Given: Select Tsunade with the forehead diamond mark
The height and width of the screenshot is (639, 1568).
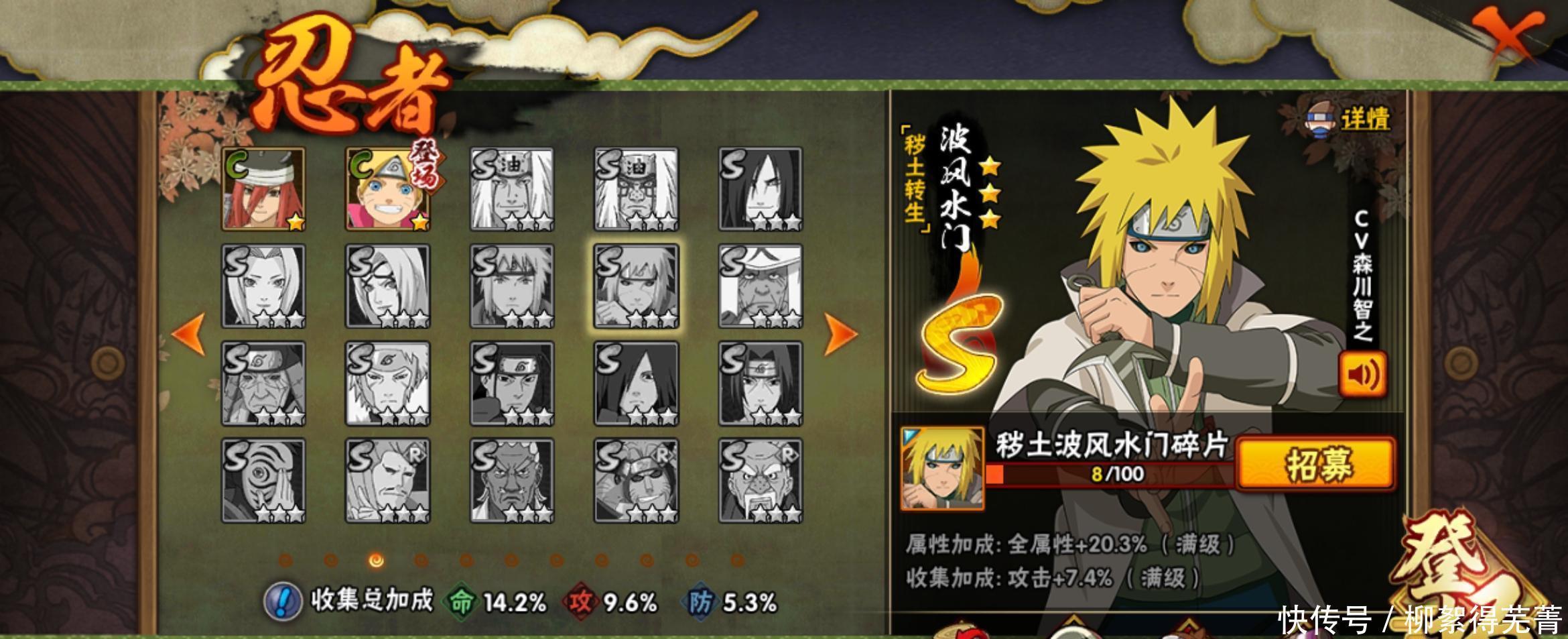Looking at the screenshot, I should tap(263, 286).
